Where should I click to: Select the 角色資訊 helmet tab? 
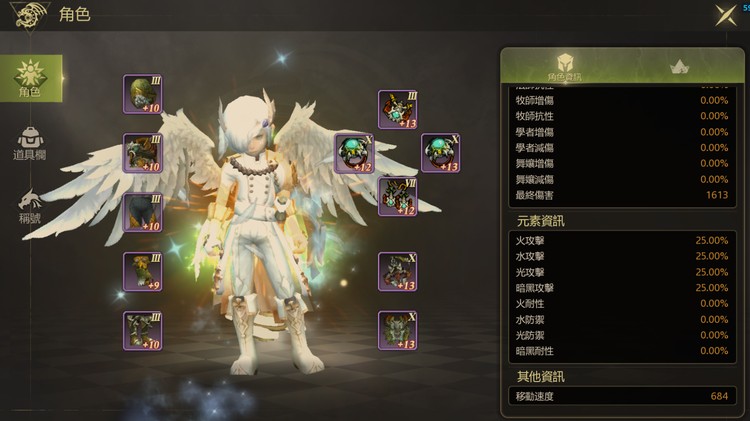pos(564,66)
